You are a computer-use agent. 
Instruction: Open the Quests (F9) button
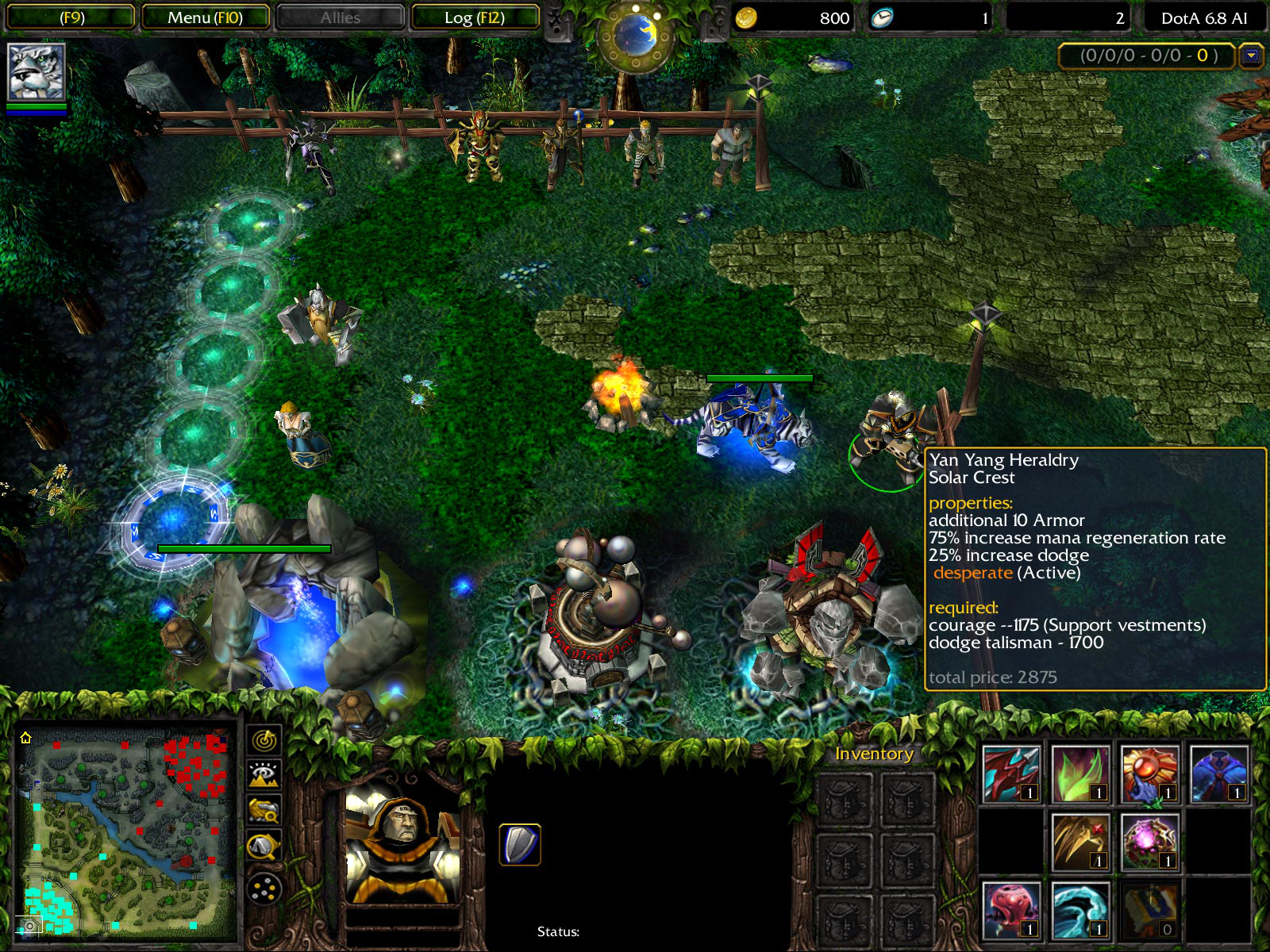71,17
